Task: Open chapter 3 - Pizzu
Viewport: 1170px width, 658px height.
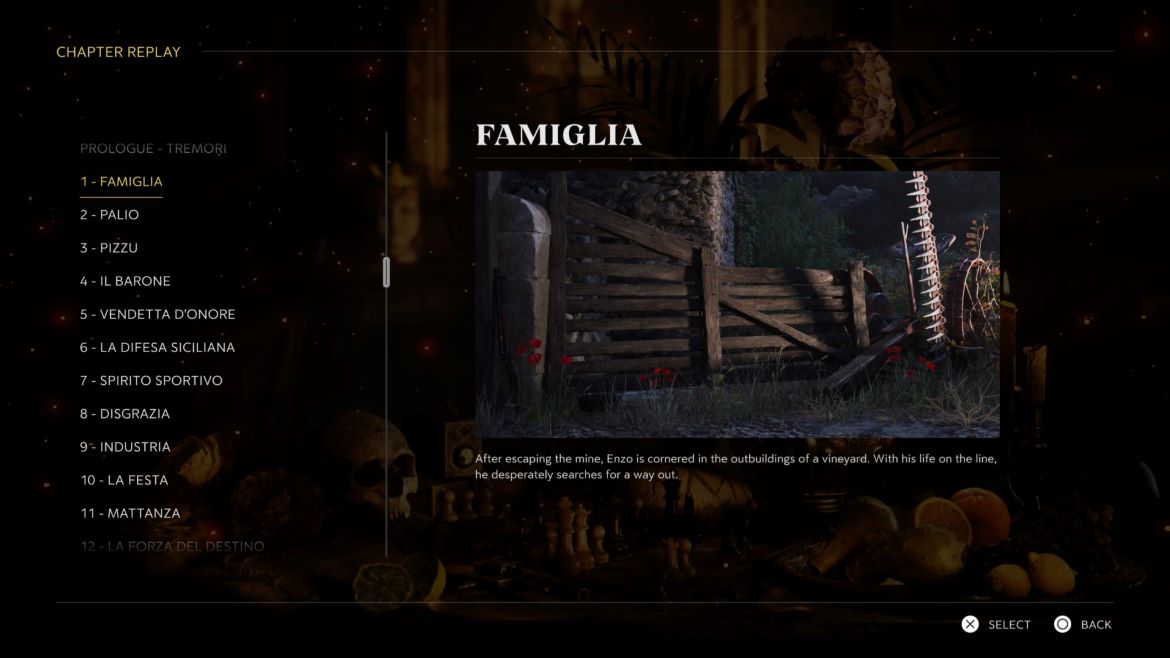Action: pos(109,247)
